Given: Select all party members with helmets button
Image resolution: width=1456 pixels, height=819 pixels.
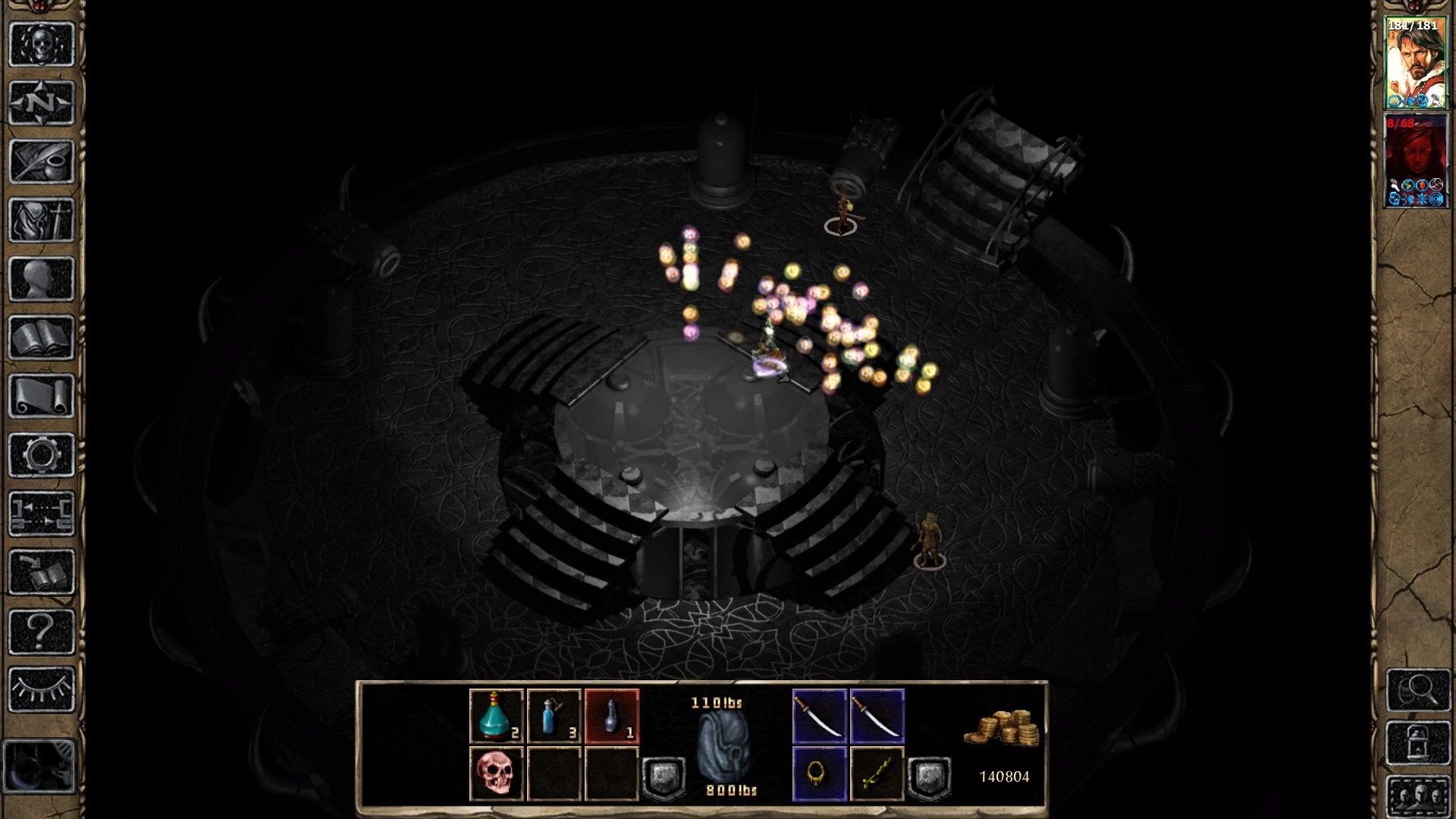Looking at the screenshot, I should coord(1417,796).
